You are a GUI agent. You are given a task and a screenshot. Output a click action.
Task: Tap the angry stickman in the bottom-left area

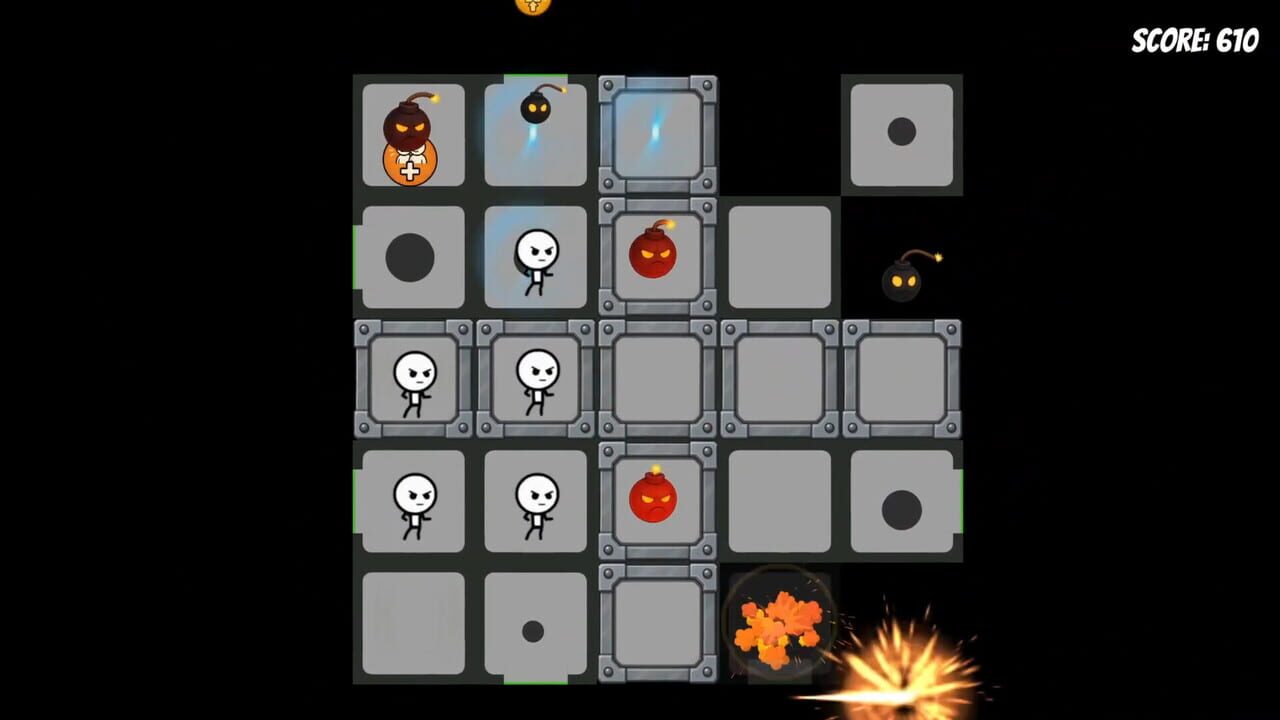click(413, 503)
